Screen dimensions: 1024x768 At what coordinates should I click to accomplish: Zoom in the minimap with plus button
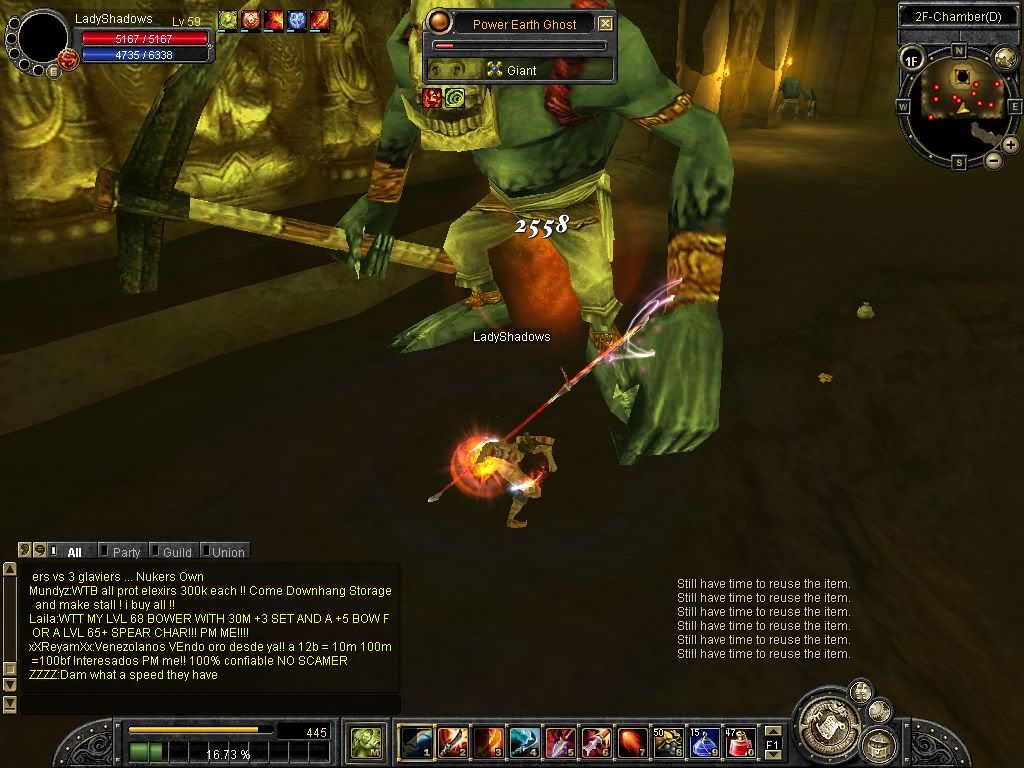[x=1011, y=145]
